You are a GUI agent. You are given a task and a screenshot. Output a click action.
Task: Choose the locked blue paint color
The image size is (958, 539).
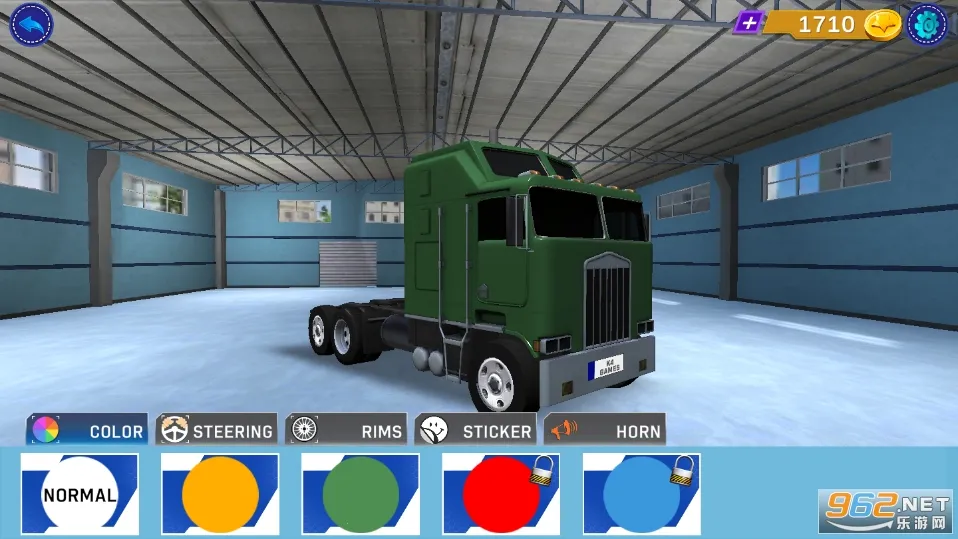(x=641, y=494)
